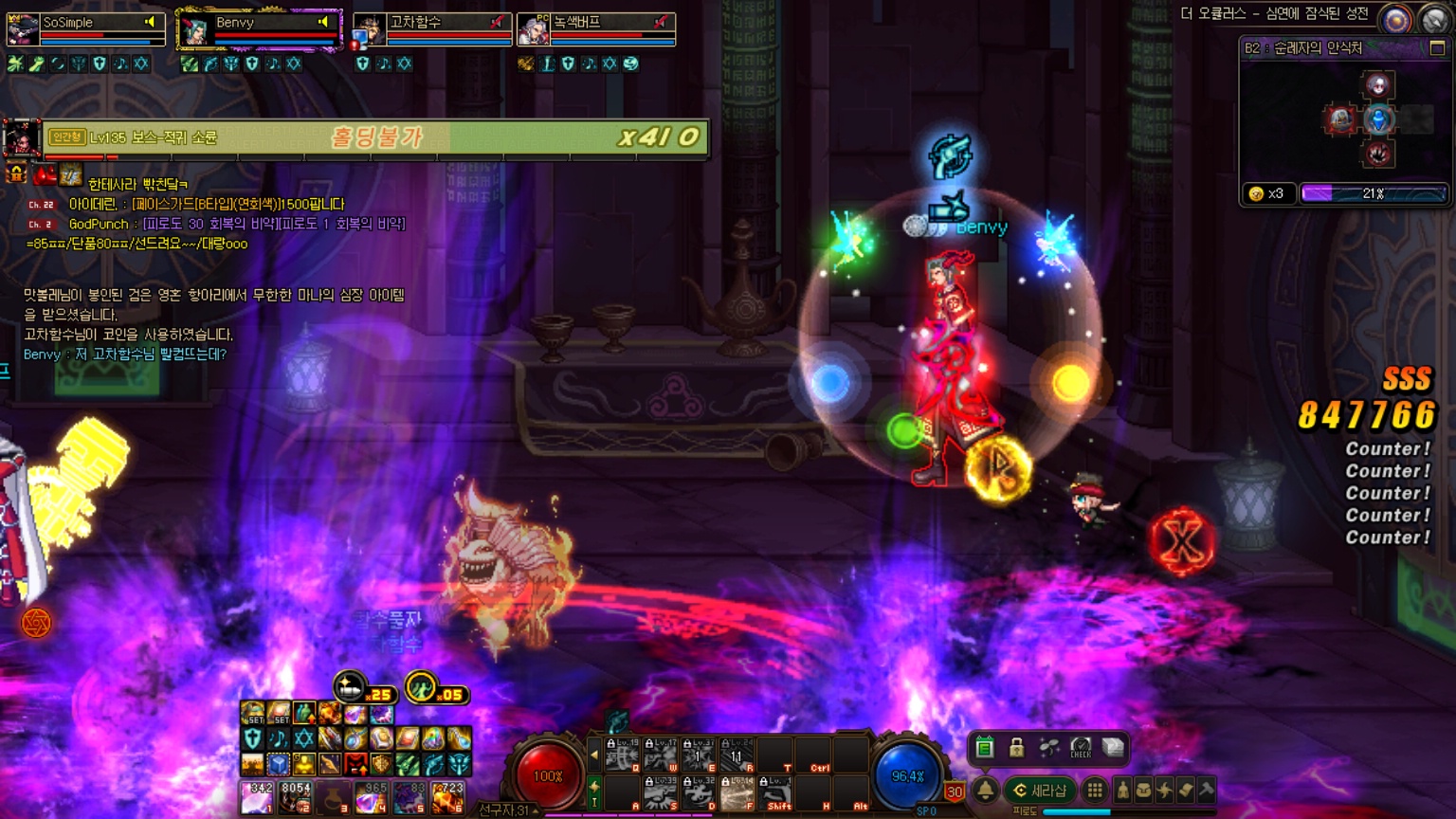
Task: Open the 세라샵 cash shop
Action: [1039, 790]
